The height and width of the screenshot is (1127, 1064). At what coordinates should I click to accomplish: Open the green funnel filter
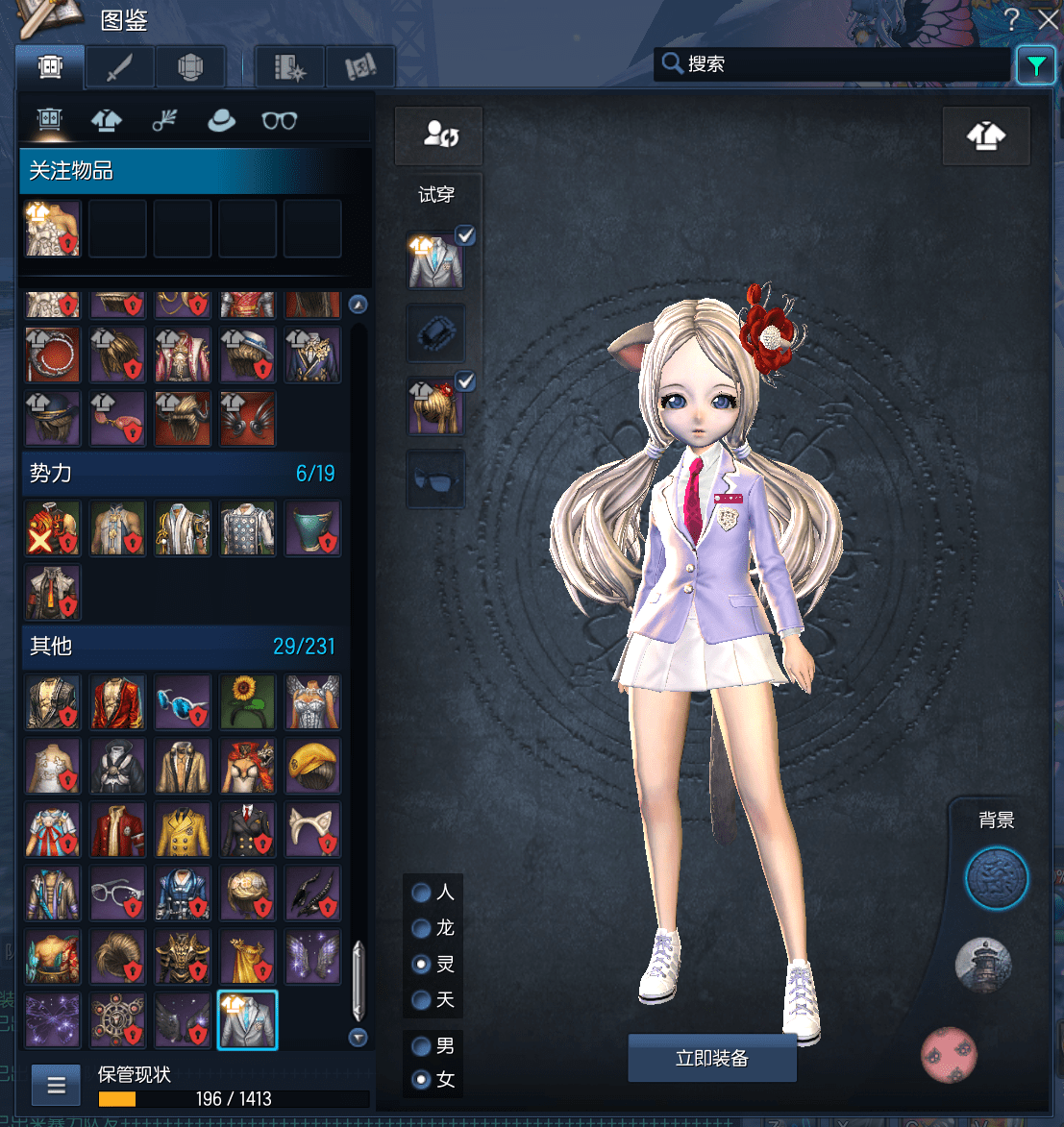point(1035,65)
